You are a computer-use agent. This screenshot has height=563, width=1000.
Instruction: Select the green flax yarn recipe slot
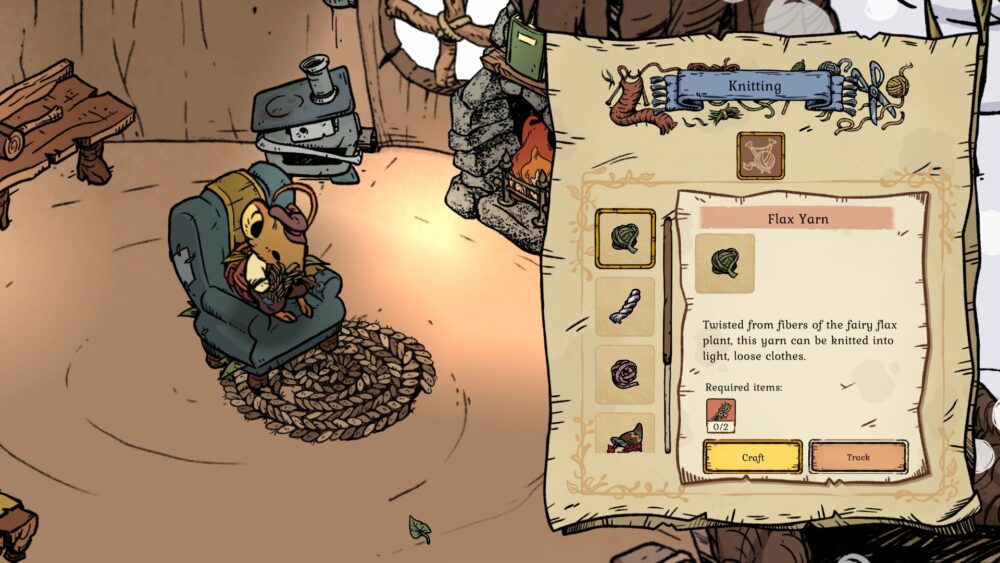coord(625,239)
